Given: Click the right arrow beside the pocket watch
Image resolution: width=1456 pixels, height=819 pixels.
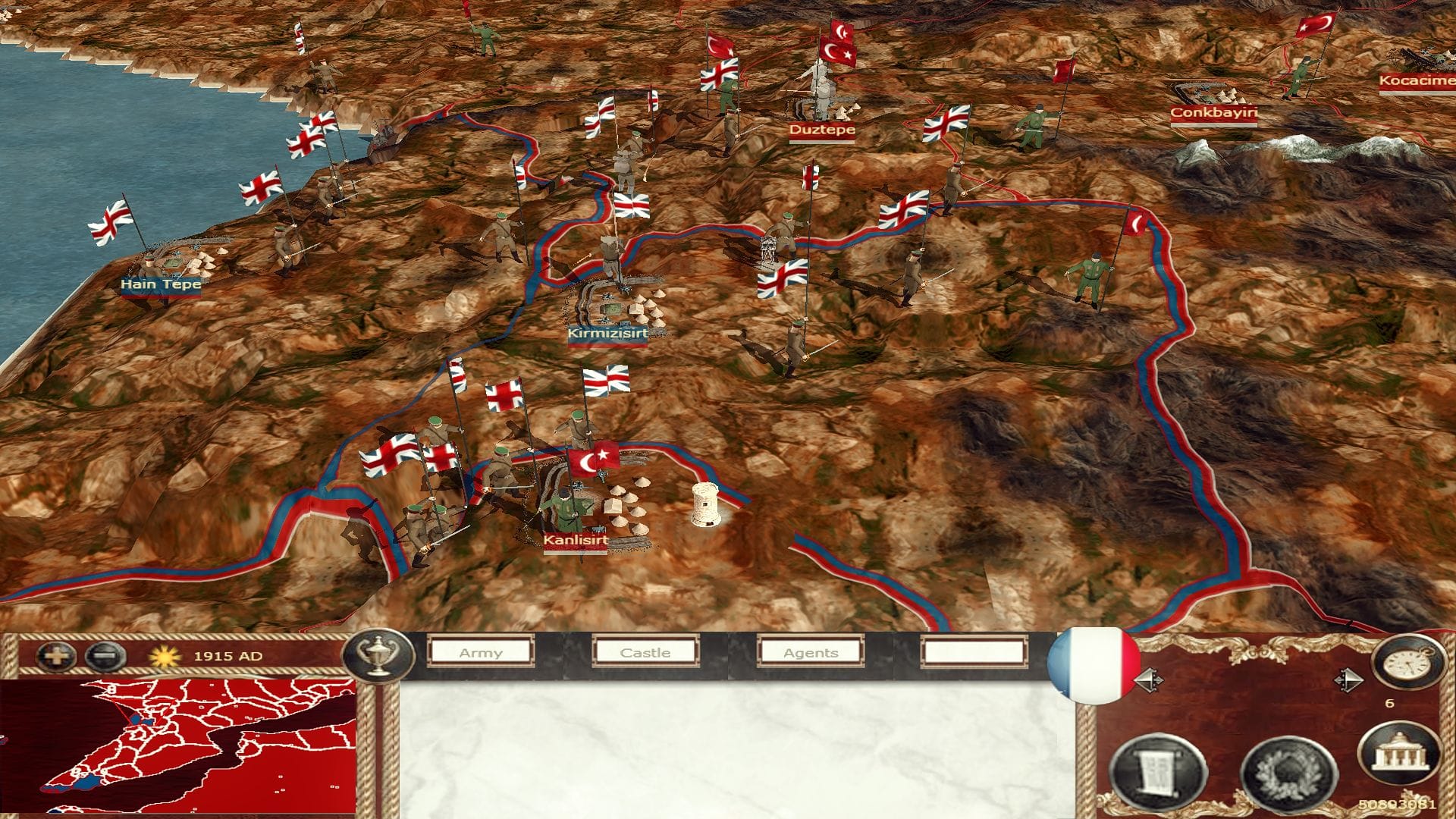Looking at the screenshot, I should coord(1348,679).
